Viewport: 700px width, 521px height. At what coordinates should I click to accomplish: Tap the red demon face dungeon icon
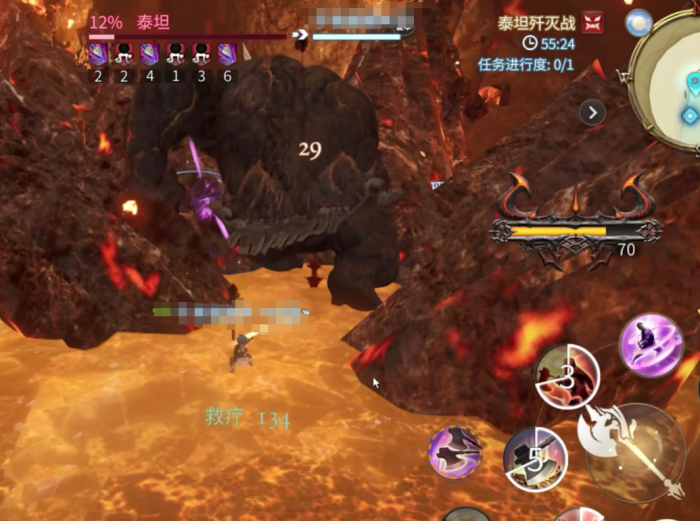pos(593,22)
